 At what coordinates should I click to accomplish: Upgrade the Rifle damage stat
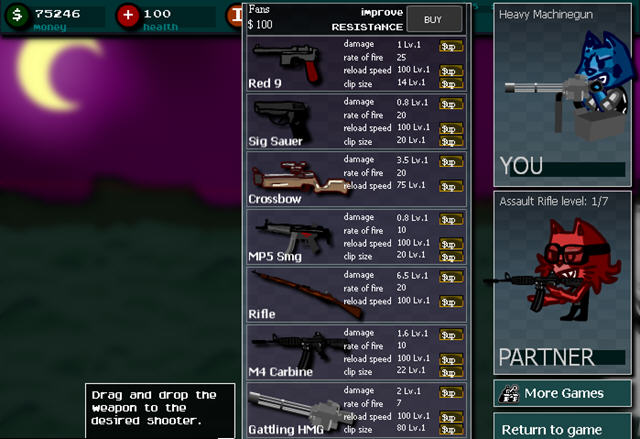pos(449,275)
